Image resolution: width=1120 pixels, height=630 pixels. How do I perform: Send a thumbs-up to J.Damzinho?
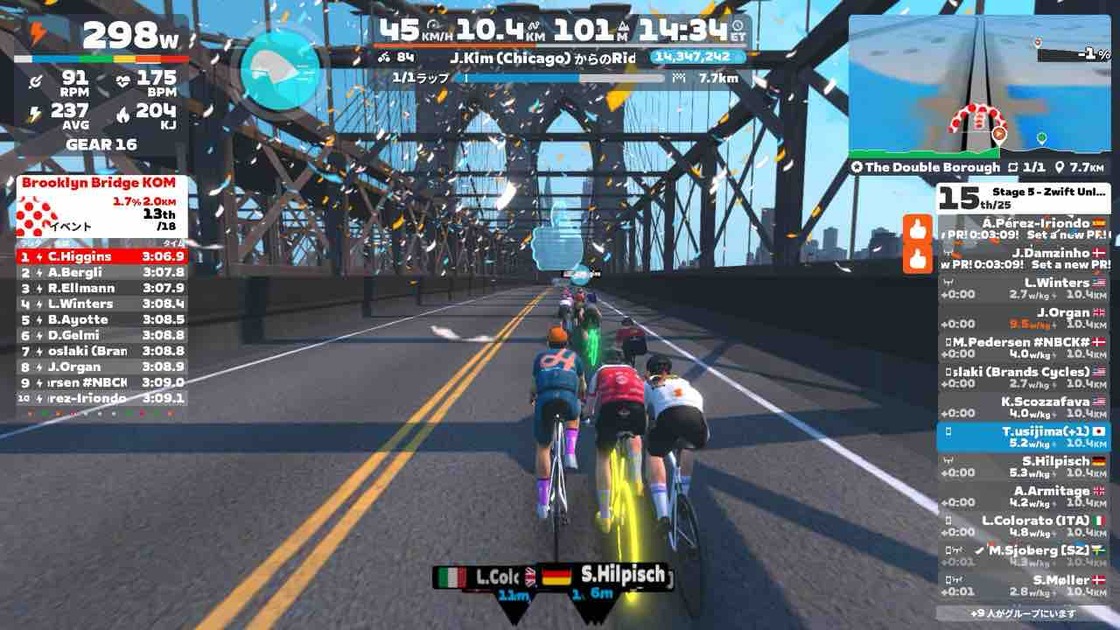(x=917, y=259)
